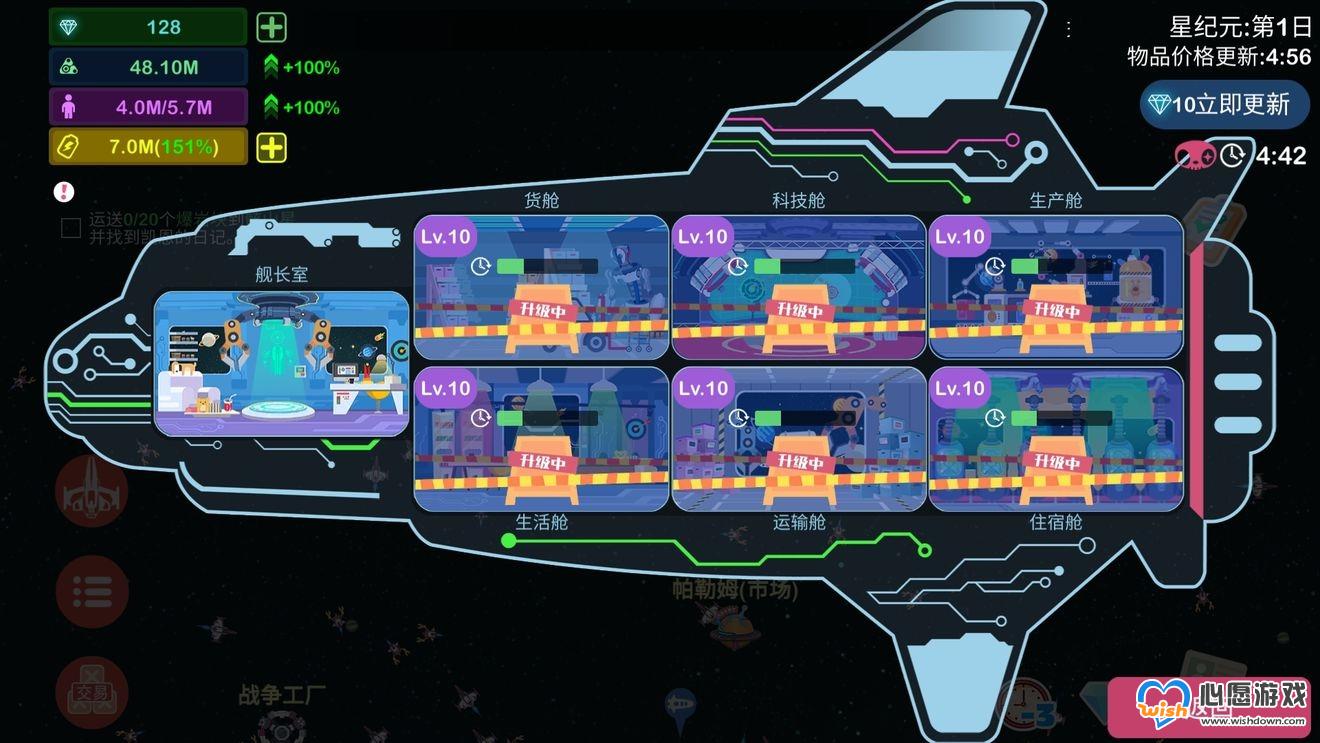Open the 交易 trade button

click(x=92, y=692)
